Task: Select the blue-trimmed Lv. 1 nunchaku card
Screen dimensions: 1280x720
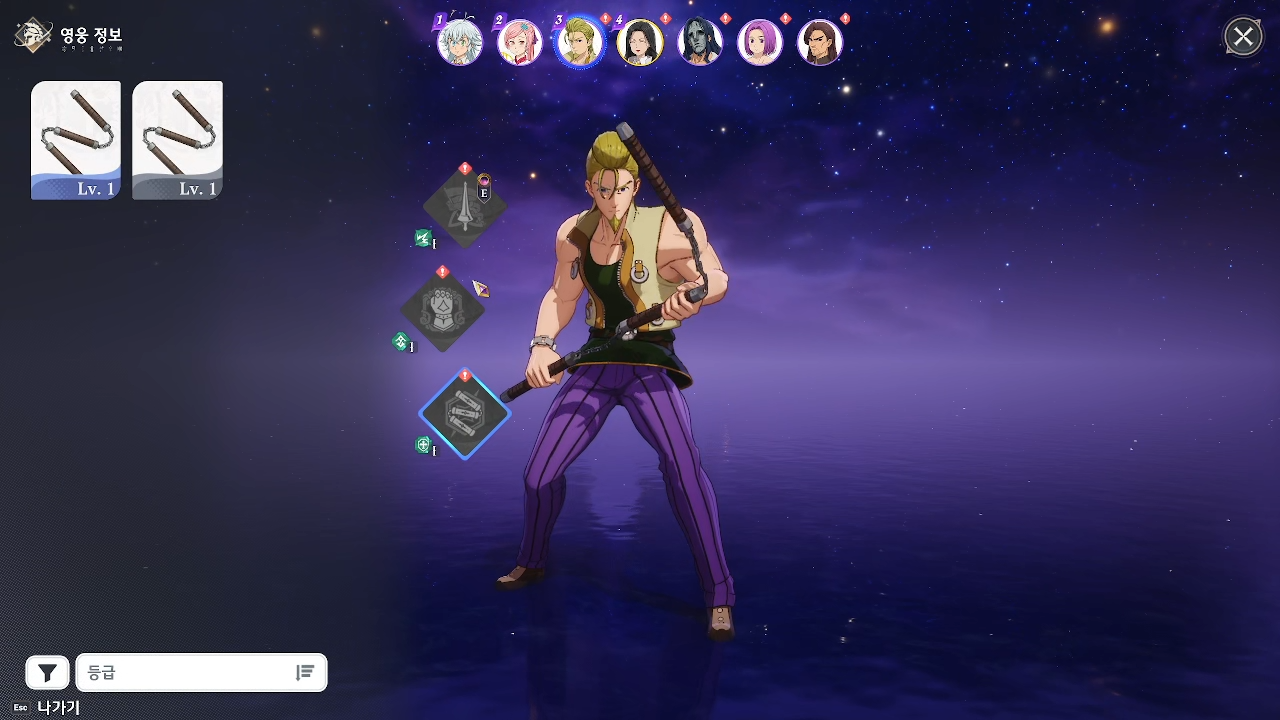Action: point(76,140)
